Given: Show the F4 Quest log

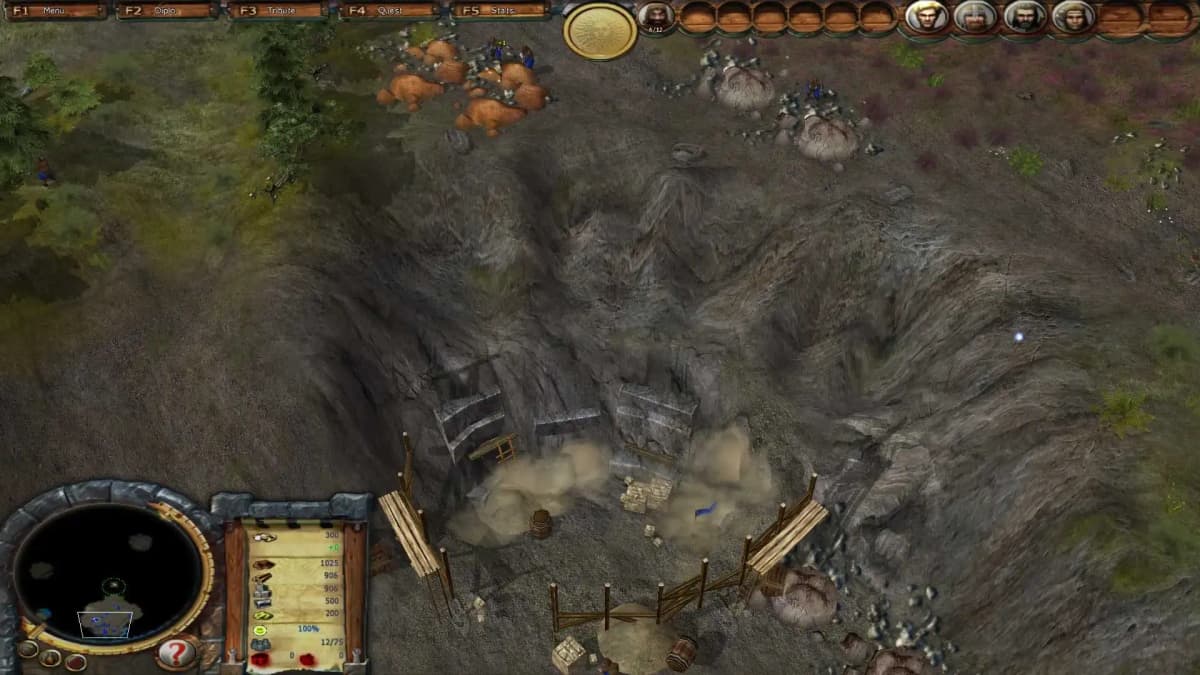Looking at the screenshot, I should point(390,11).
